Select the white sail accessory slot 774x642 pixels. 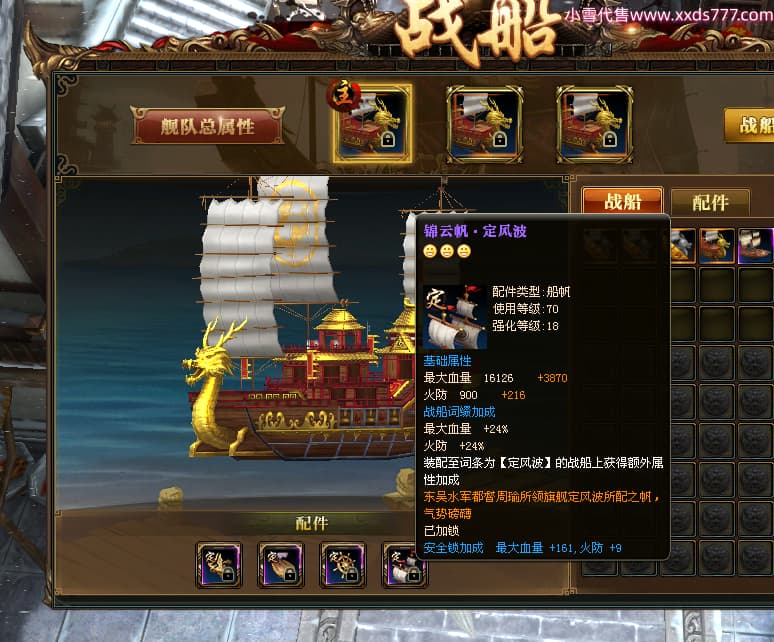[404, 565]
